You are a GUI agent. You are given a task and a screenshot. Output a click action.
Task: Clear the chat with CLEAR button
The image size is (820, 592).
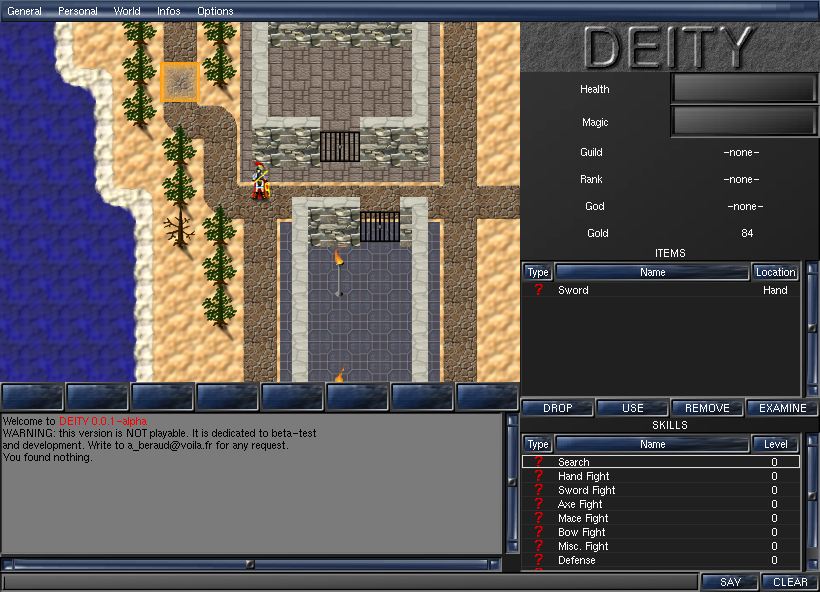click(790, 582)
